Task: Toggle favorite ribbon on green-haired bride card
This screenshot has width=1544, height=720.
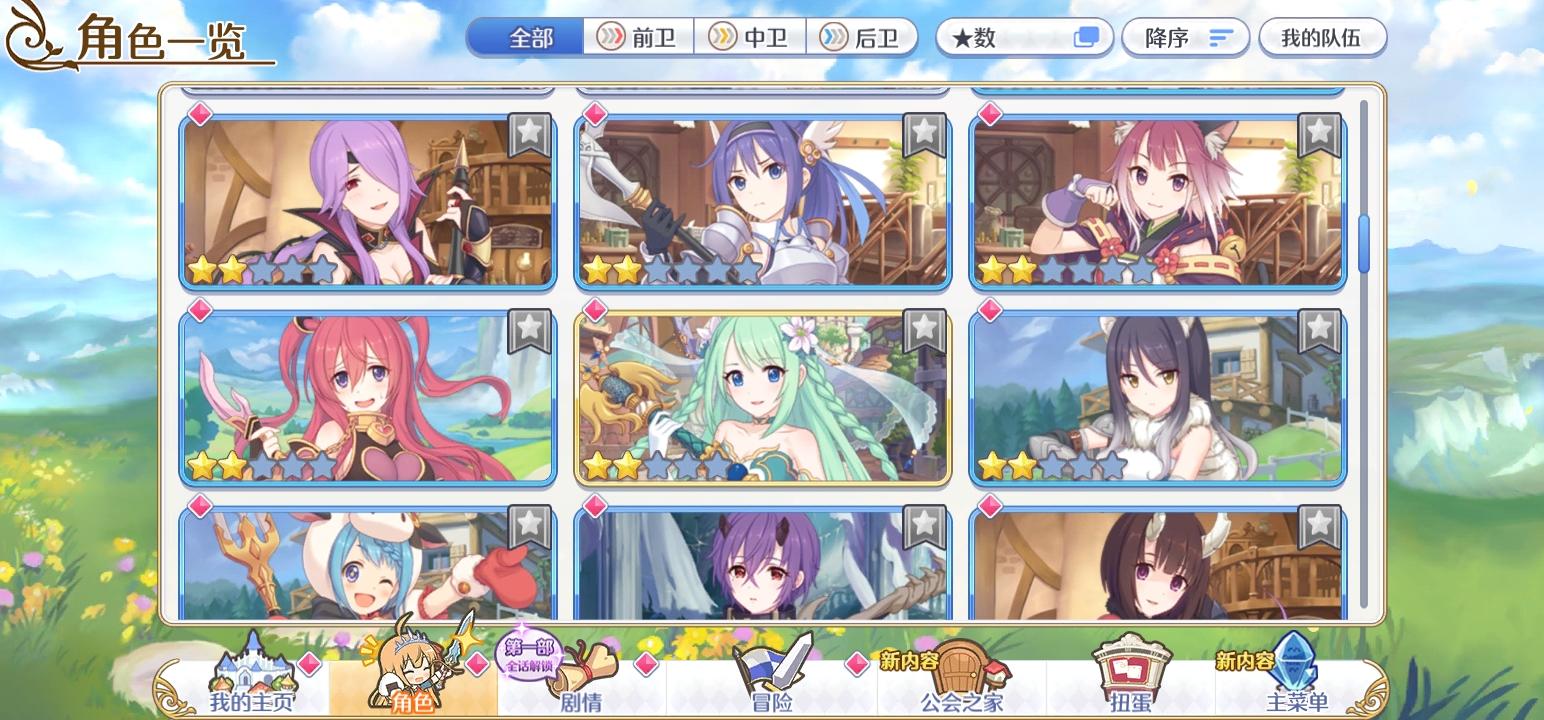Action: click(x=922, y=330)
